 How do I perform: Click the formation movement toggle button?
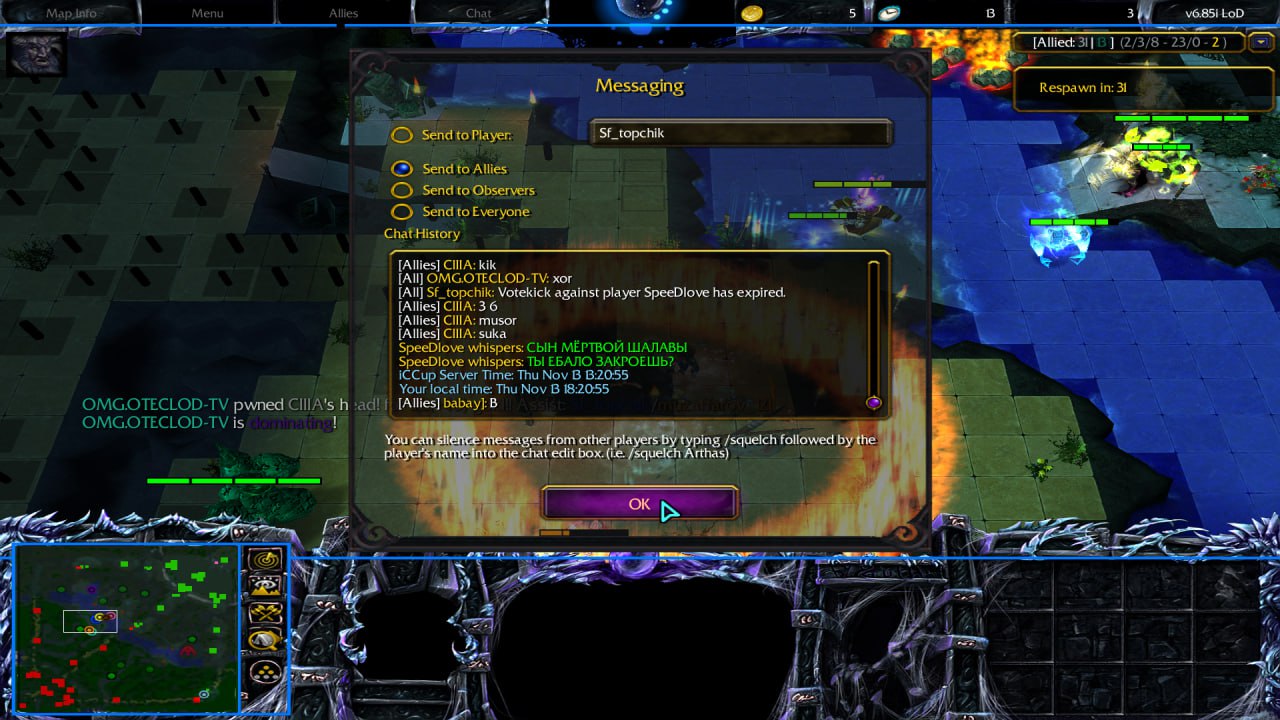[x=265, y=671]
